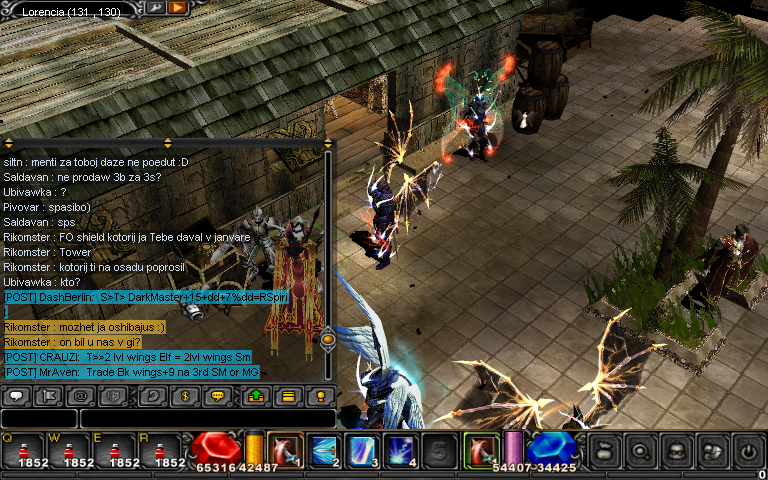Open the character helmet button

point(676,451)
